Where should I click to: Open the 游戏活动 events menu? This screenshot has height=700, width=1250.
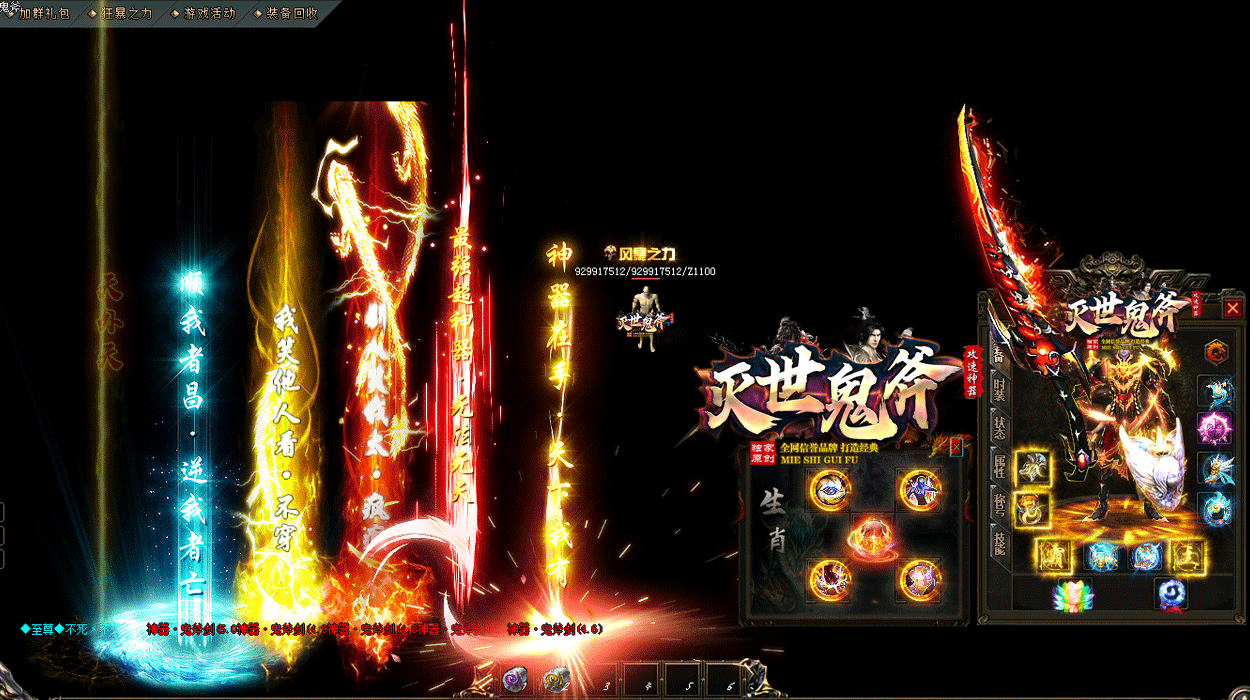pyautogui.click(x=207, y=14)
